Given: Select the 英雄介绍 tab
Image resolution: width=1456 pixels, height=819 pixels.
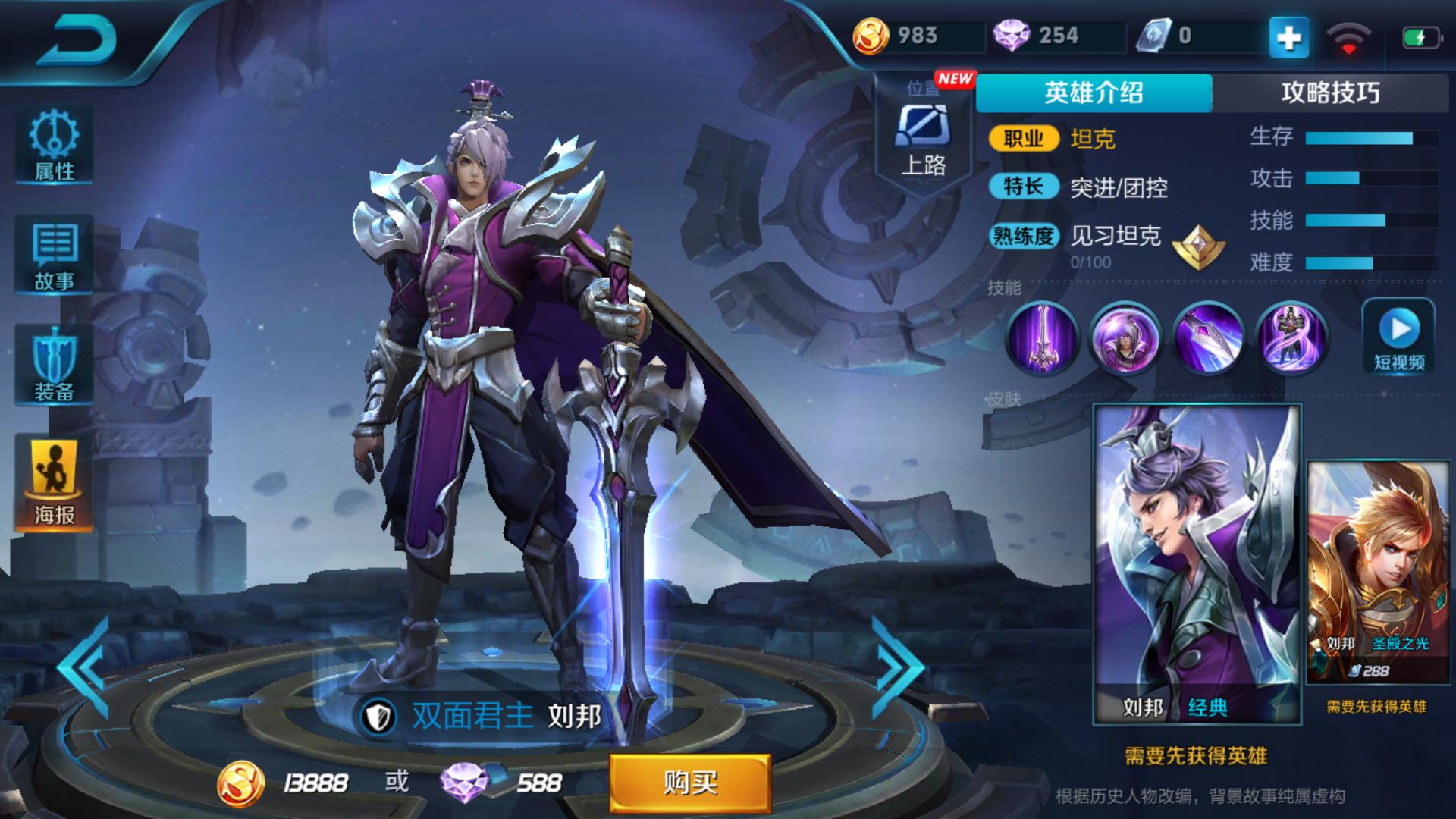Looking at the screenshot, I should coord(1092,90).
